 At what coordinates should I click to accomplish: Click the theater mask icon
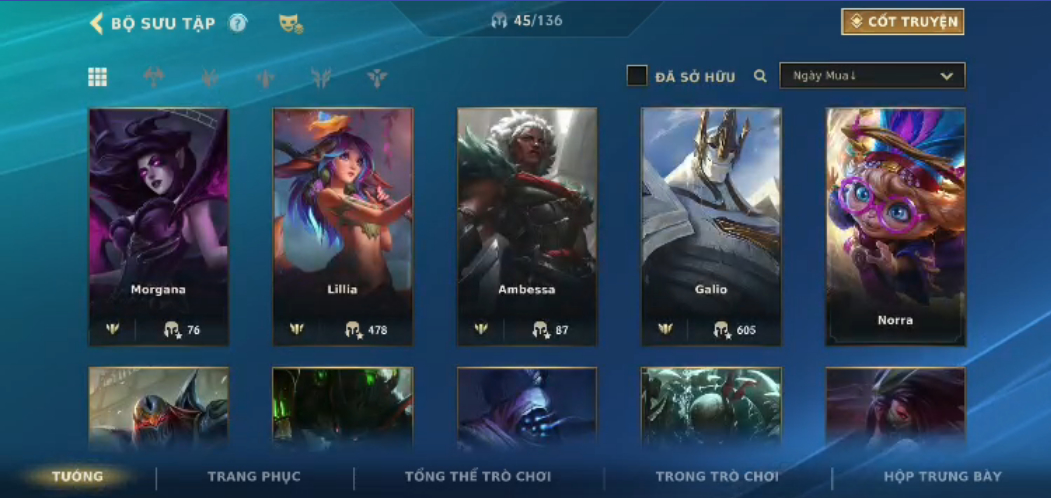point(290,23)
